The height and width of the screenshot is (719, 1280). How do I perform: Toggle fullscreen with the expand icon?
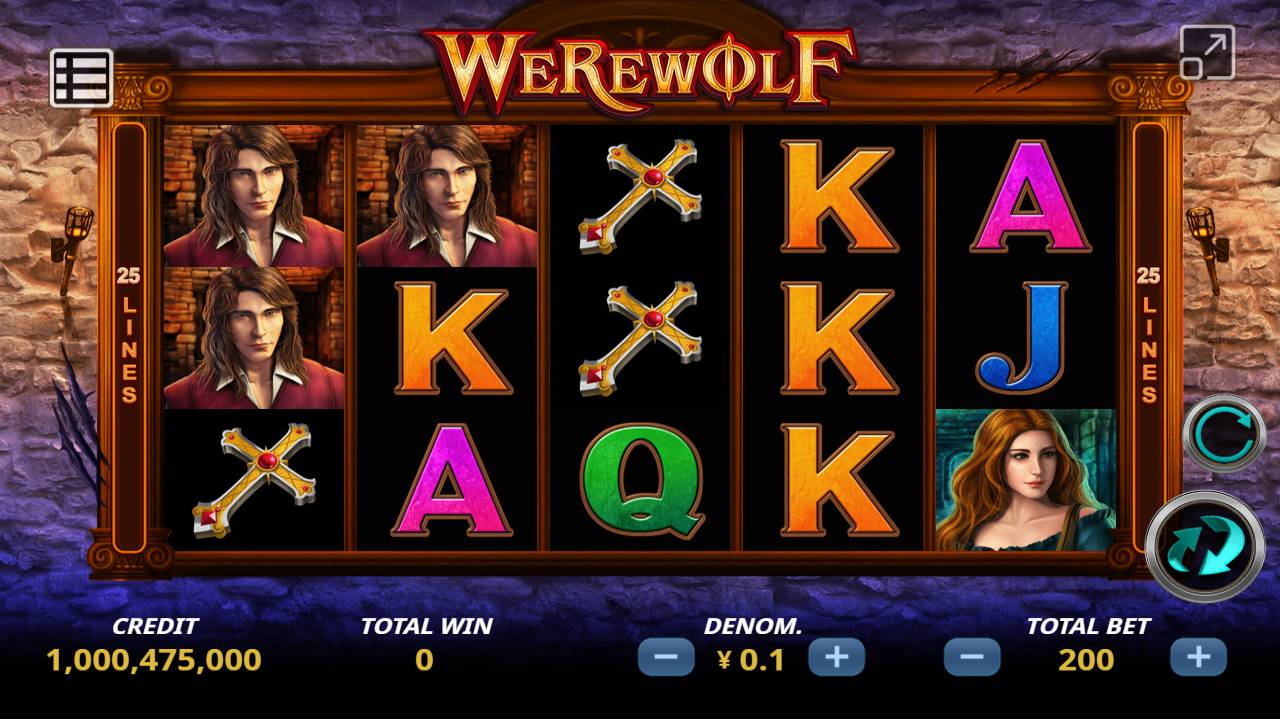coord(1207,52)
